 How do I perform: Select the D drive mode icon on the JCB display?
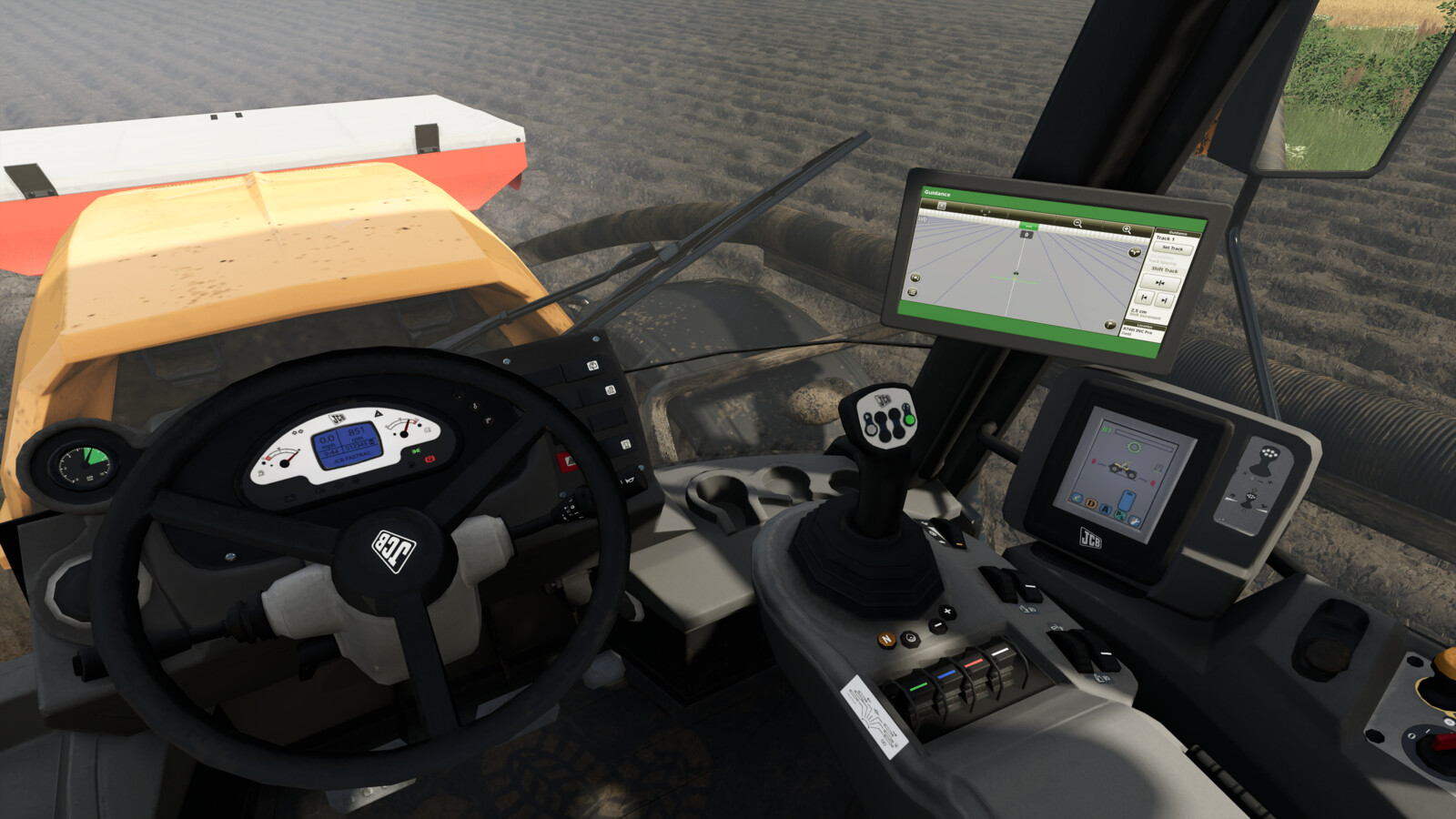pos(1090,503)
